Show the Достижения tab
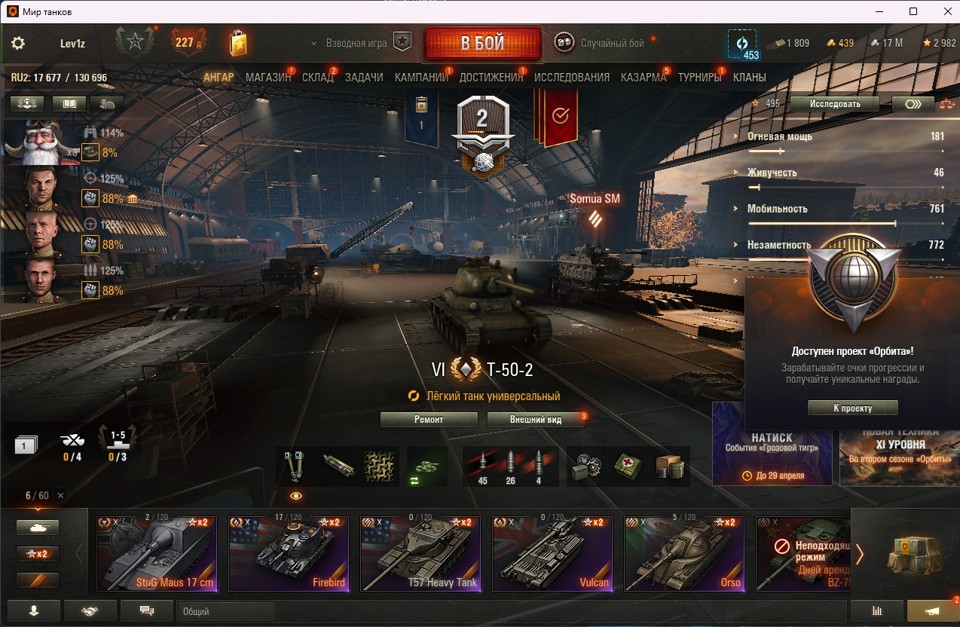The height and width of the screenshot is (627, 960). 491,77
